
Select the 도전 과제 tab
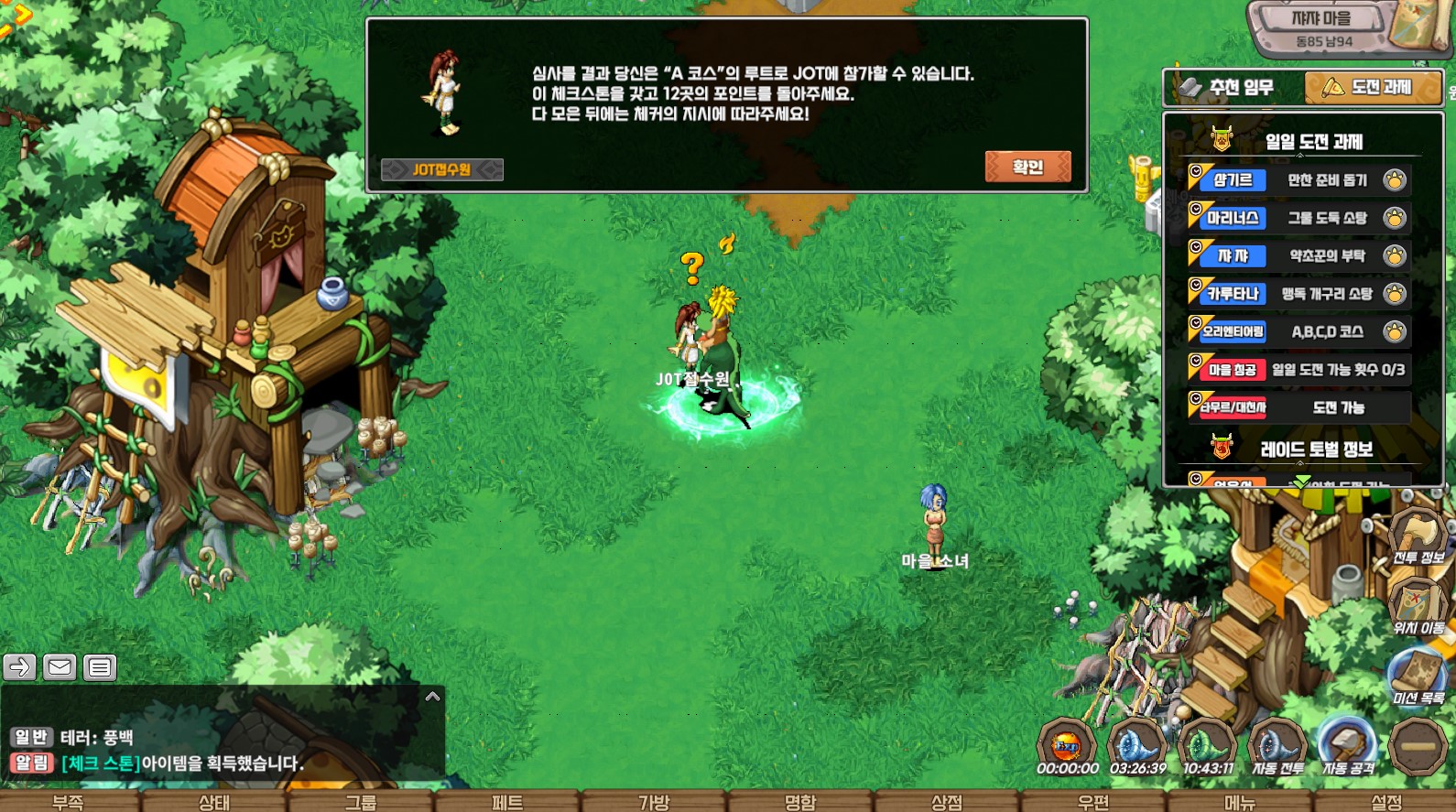pyautogui.click(x=1372, y=88)
